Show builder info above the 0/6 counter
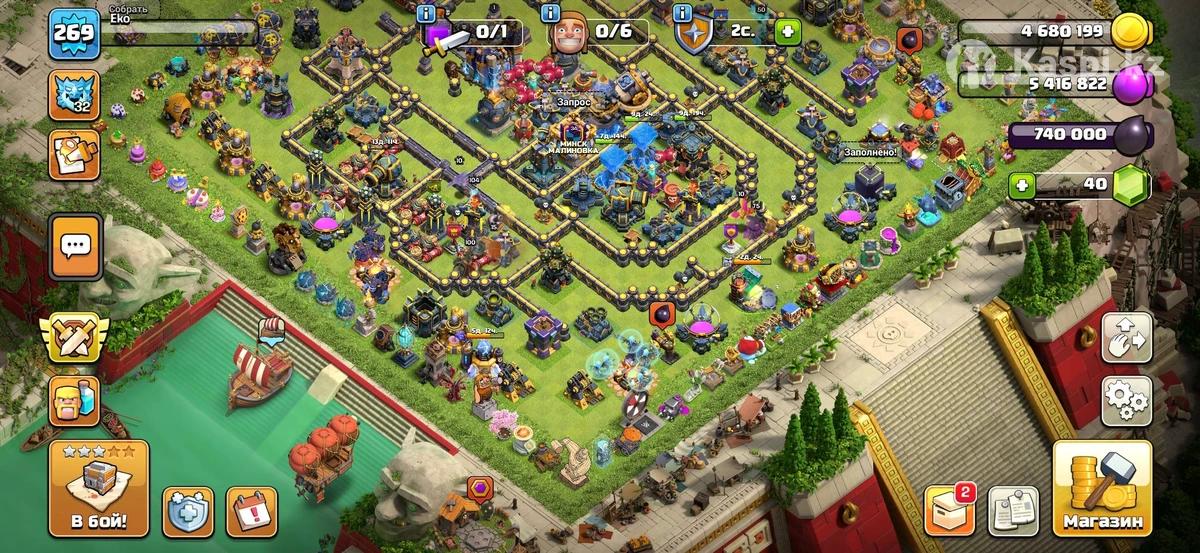The height and width of the screenshot is (553, 1200). (549, 13)
